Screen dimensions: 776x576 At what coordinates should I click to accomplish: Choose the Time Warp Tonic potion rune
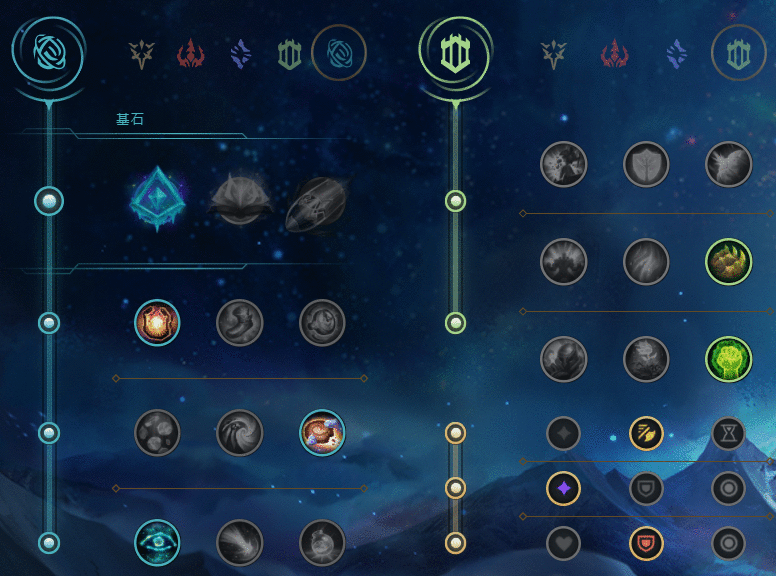click(322, 543)
